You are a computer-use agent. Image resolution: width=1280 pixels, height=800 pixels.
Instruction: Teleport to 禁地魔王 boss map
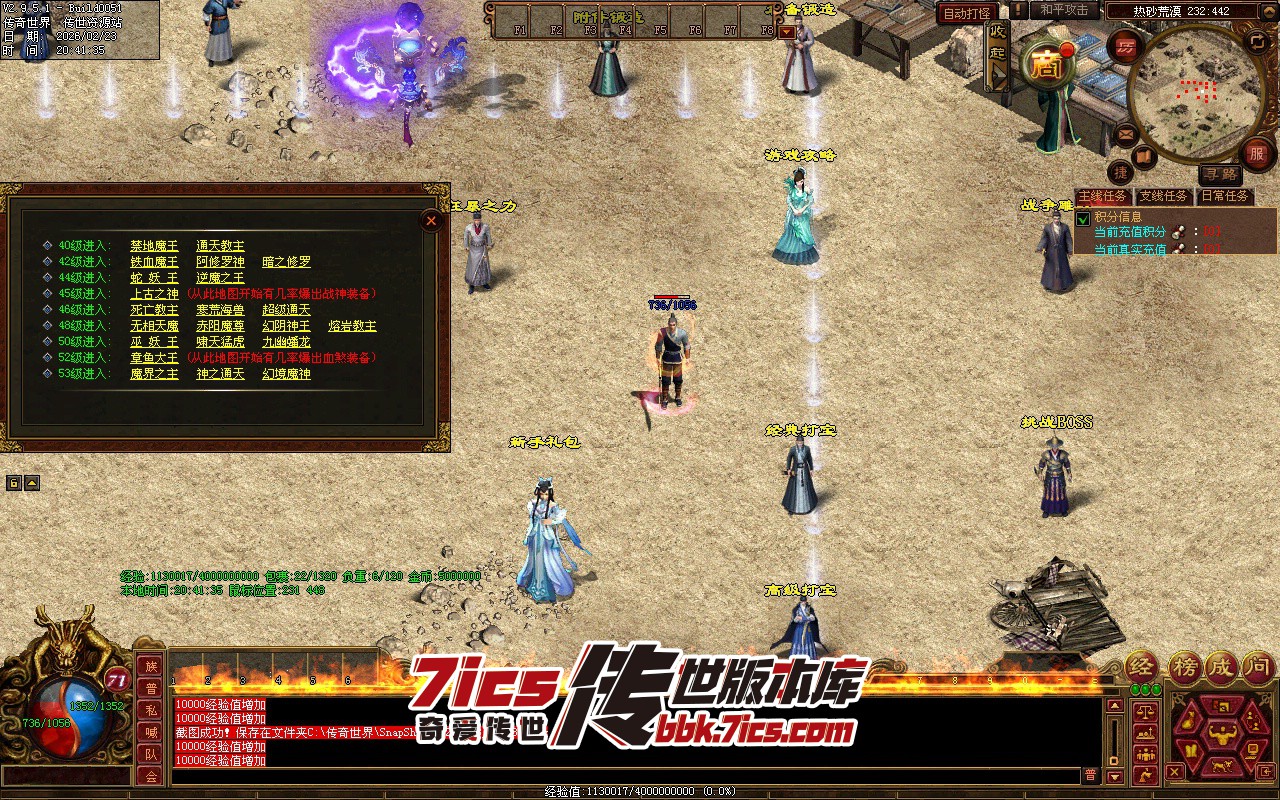point(154,246)
